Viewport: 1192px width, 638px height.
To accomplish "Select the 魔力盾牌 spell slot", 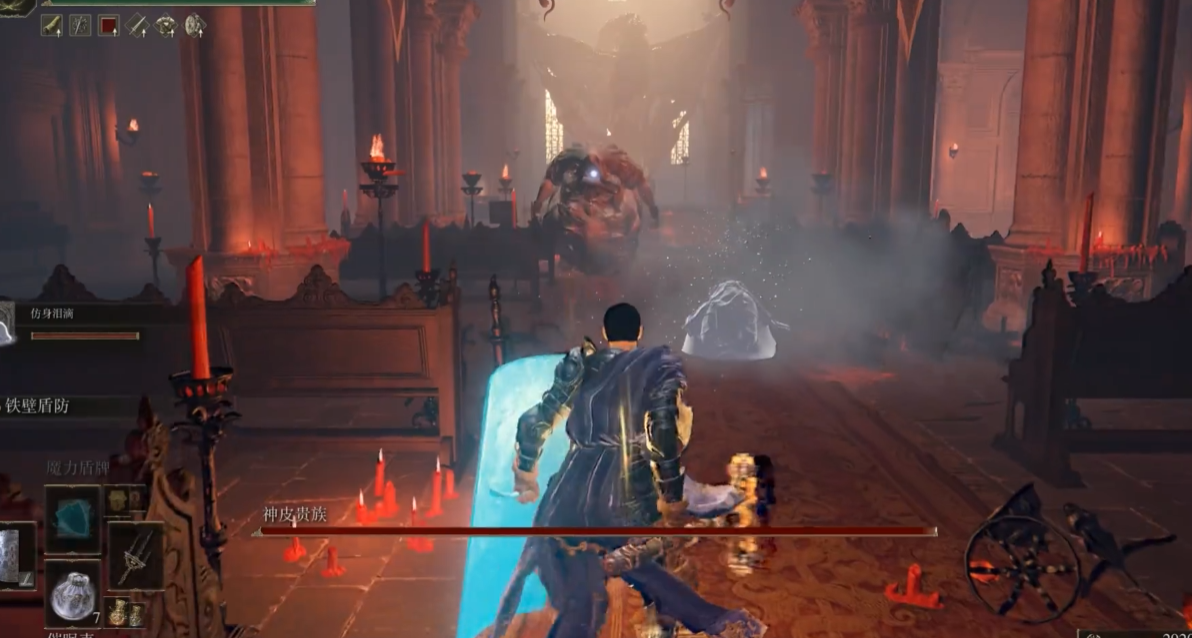I will [72, 518].
